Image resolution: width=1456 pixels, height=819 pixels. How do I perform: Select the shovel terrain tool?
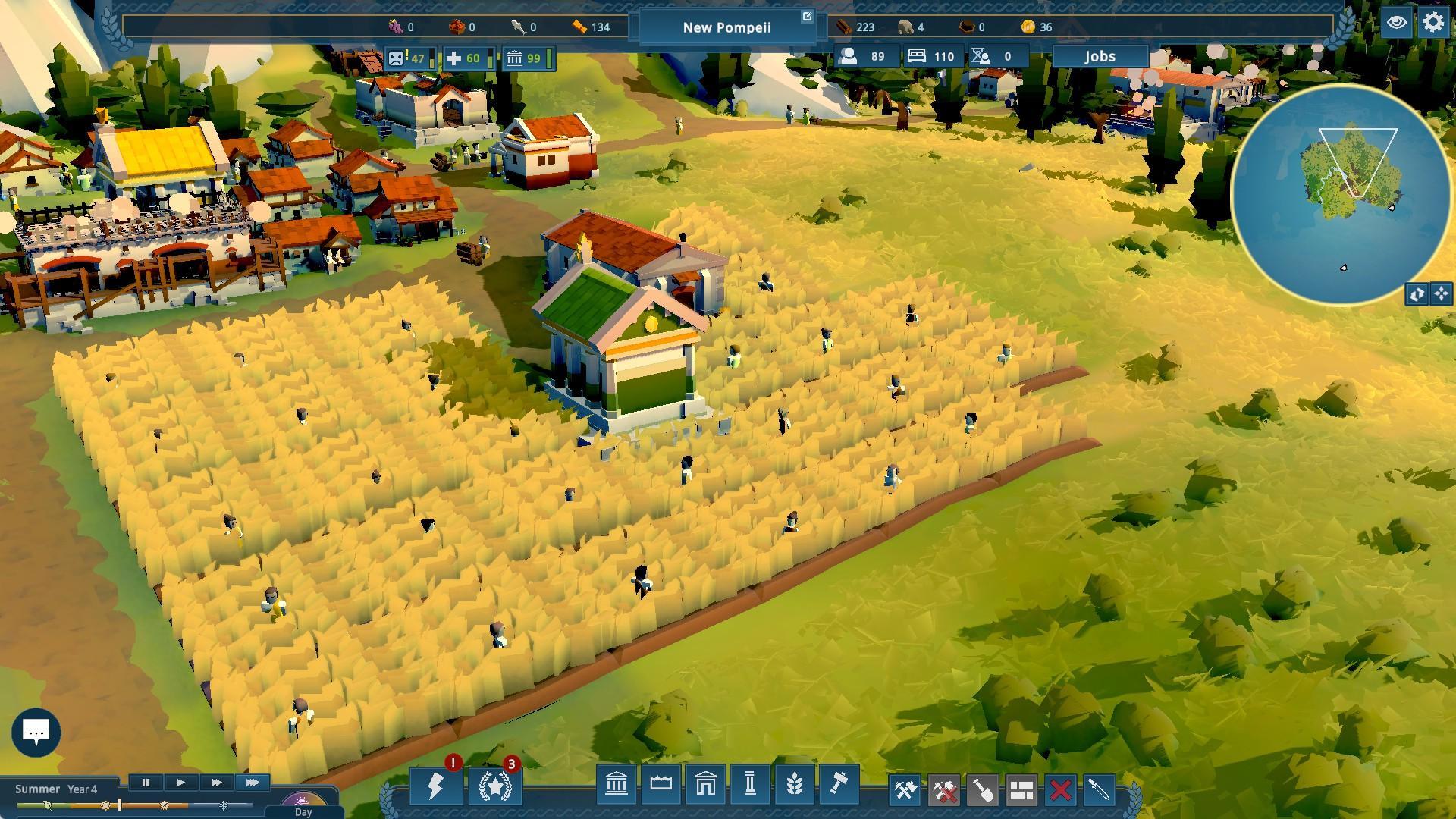tap(983, 791)
